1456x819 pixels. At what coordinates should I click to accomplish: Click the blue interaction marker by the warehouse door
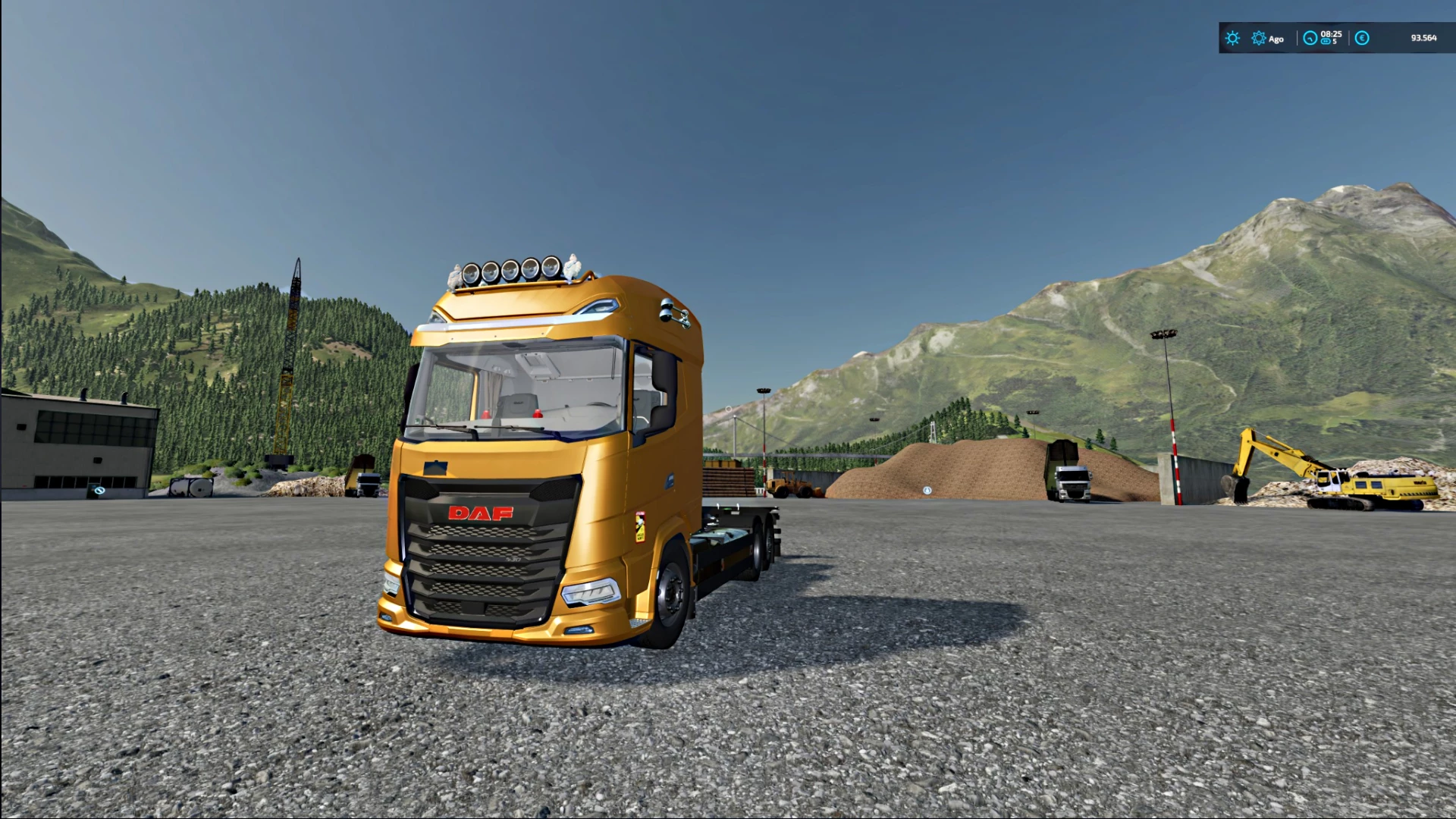coord(99,491)
